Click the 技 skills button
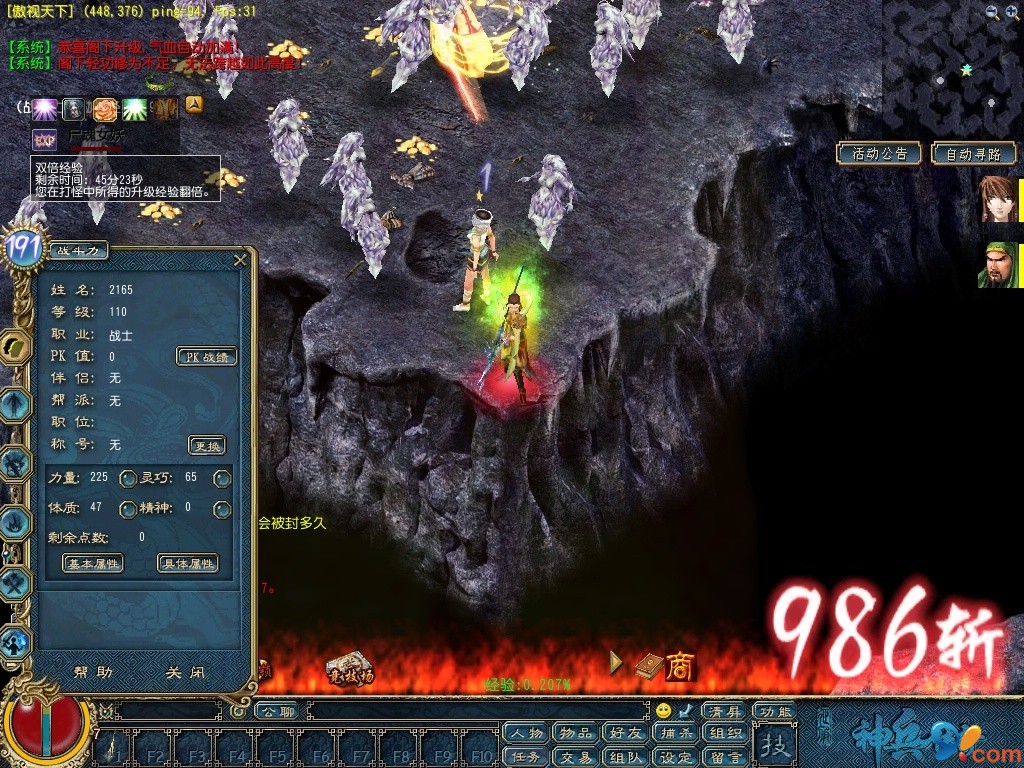This screenshot has height=768, width=1024. coord(773,745)
